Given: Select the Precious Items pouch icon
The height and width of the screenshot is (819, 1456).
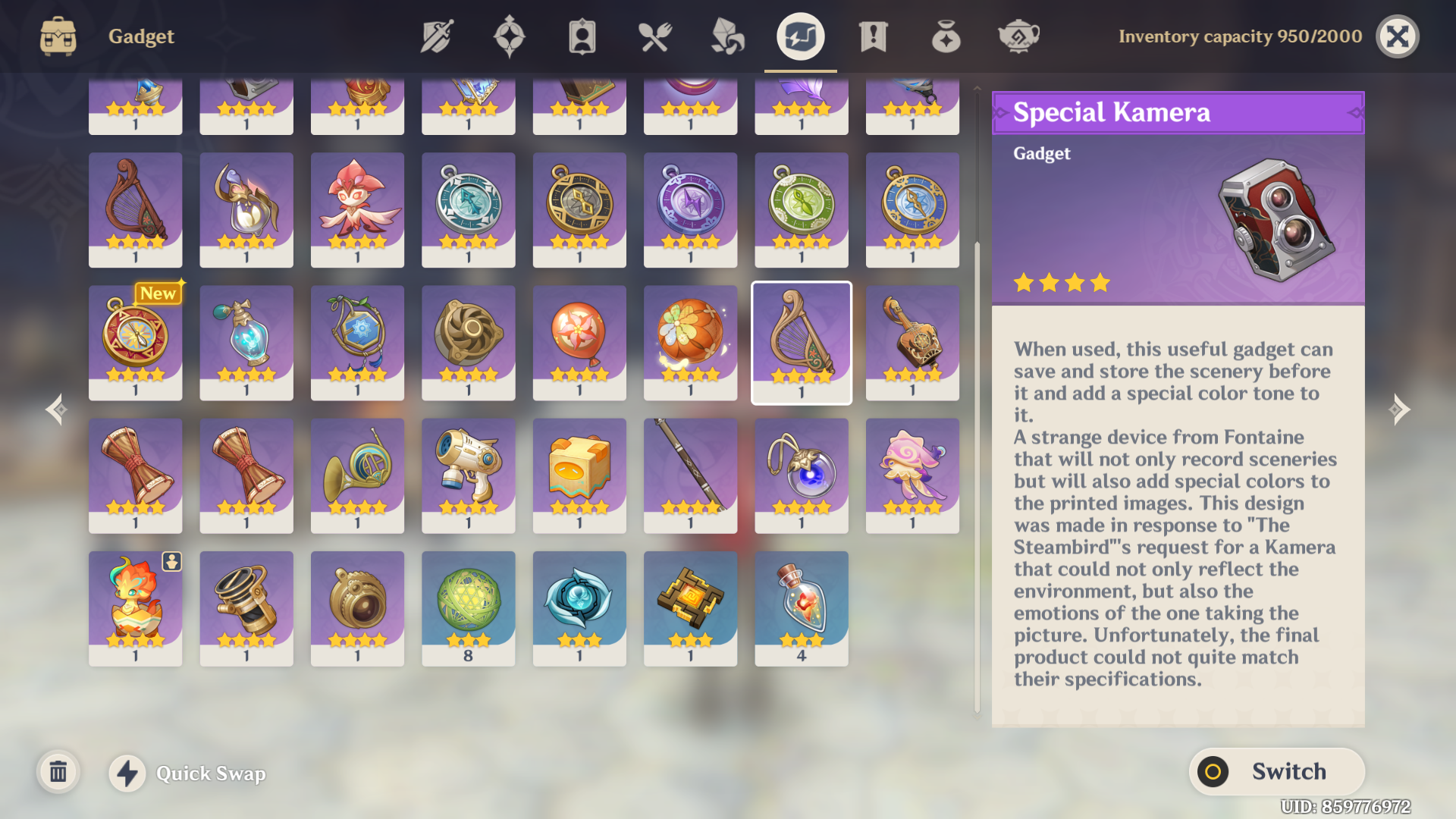Looking at the screenshot, I should 945,35.
